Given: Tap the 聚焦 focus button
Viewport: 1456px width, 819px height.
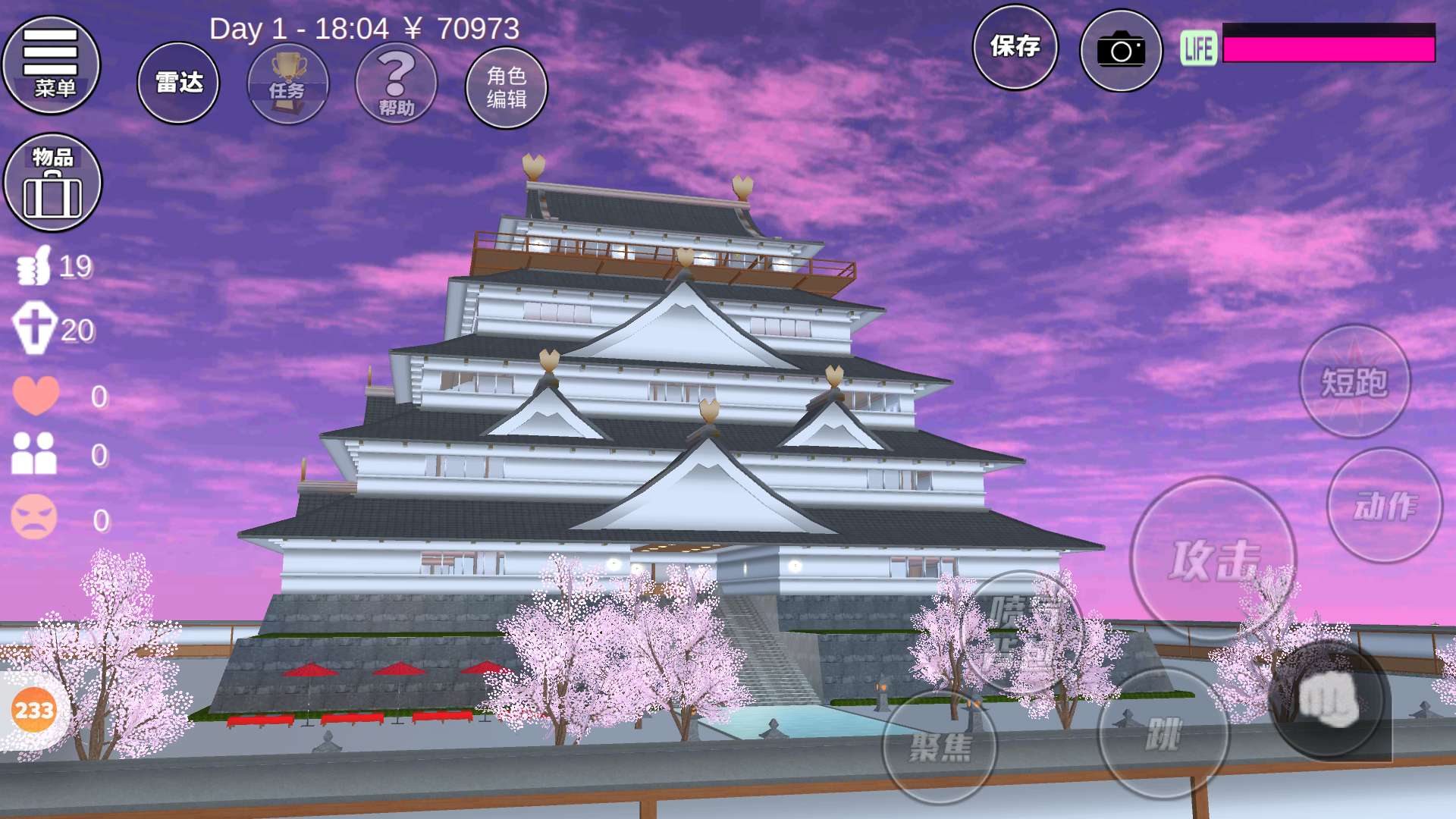Looking at the screenshot, I should (940, 747).
